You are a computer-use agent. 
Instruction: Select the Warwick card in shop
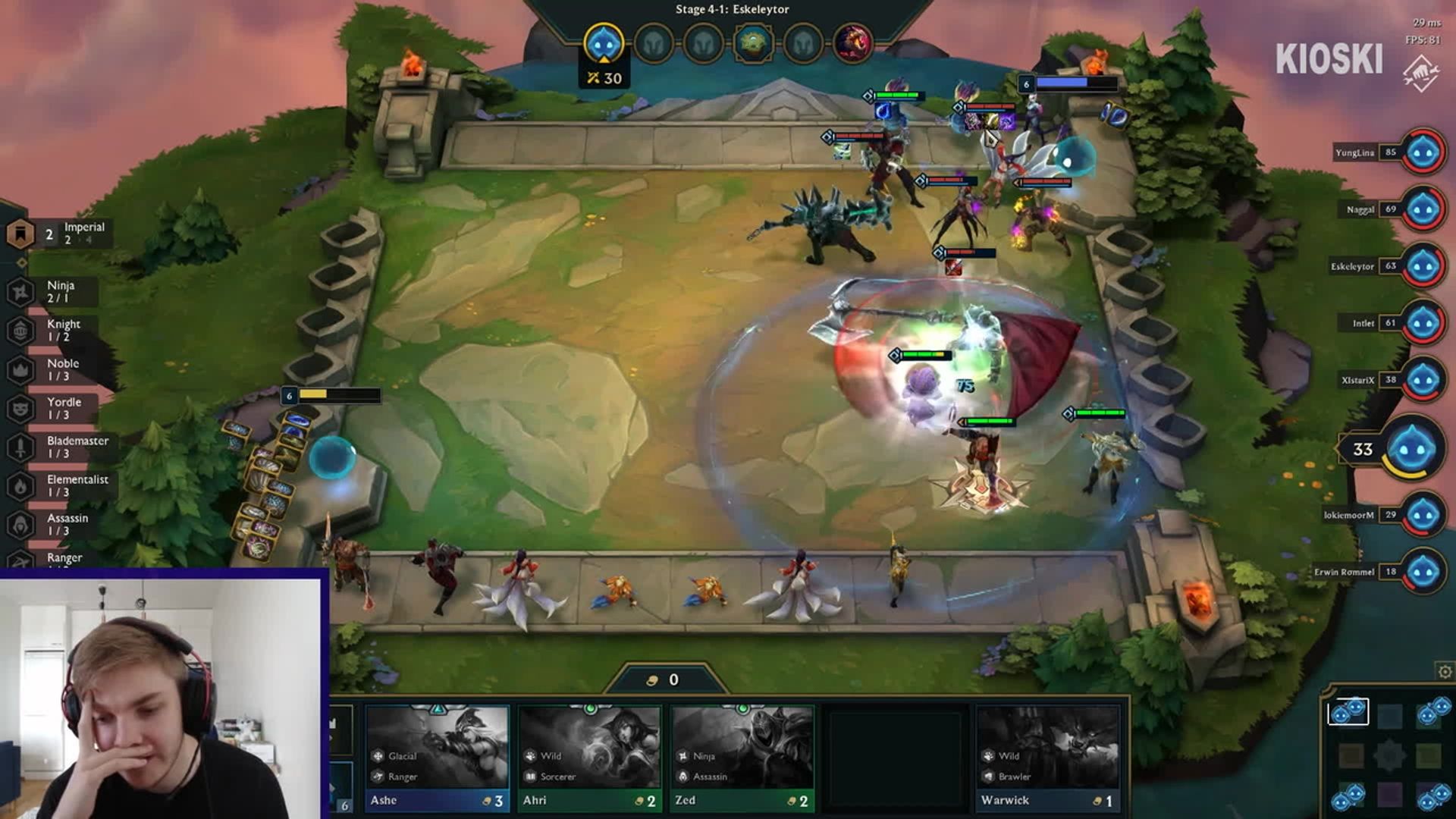[1047, 758]
